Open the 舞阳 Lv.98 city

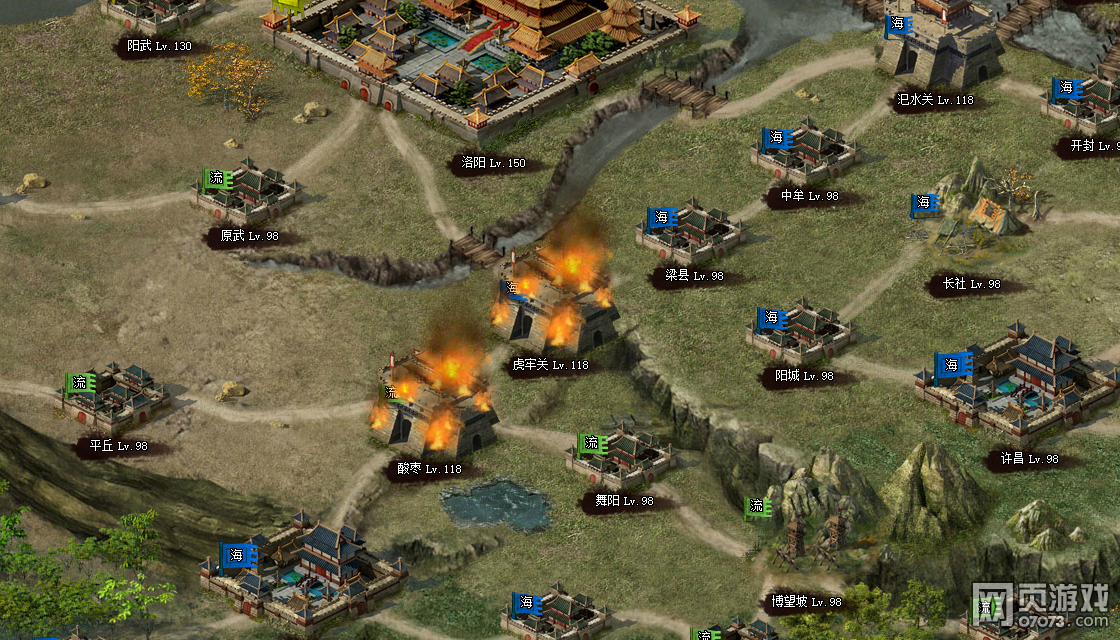623,458
